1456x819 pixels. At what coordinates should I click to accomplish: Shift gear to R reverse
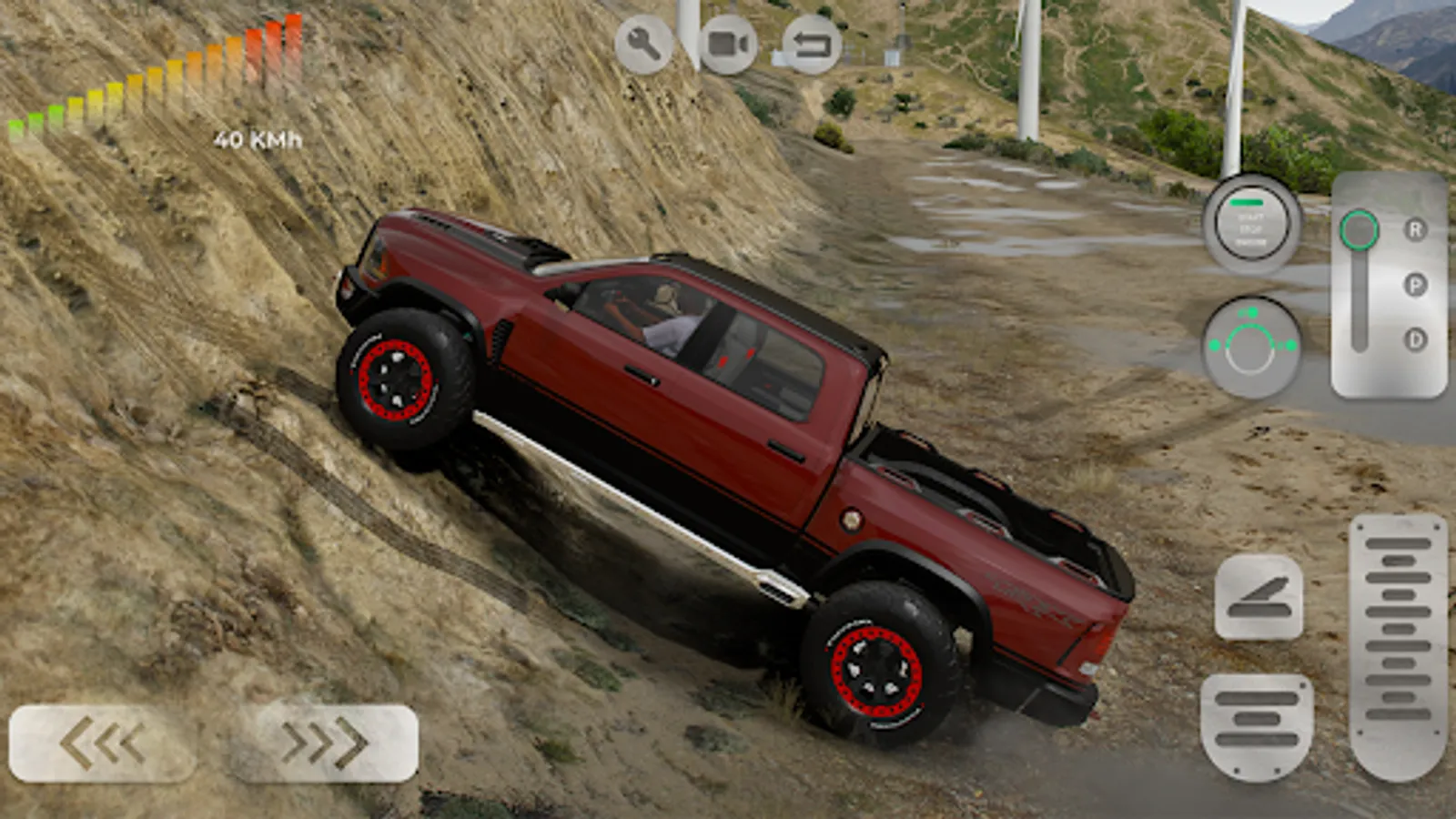[1415, 230]
